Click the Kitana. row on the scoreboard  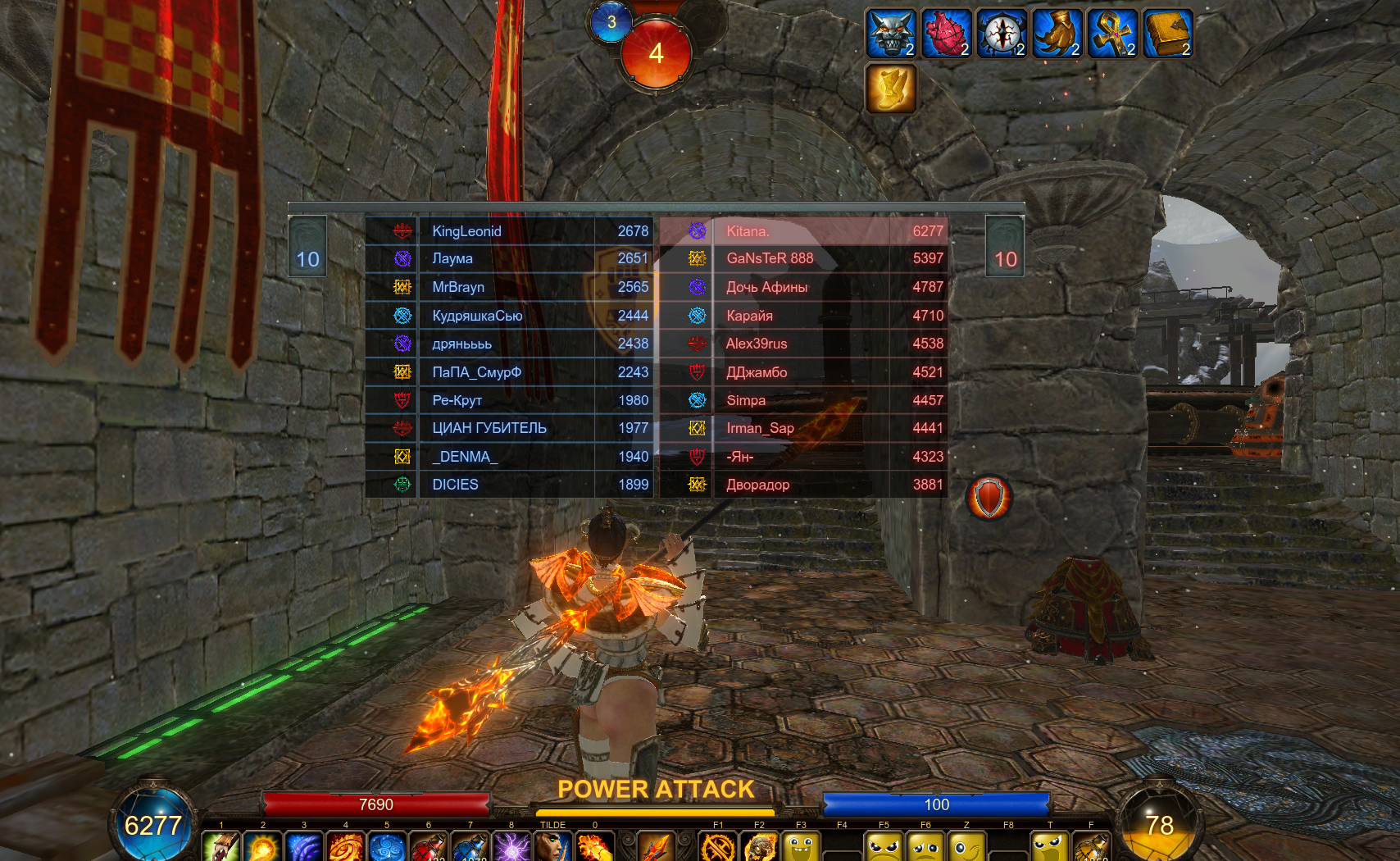803,231
